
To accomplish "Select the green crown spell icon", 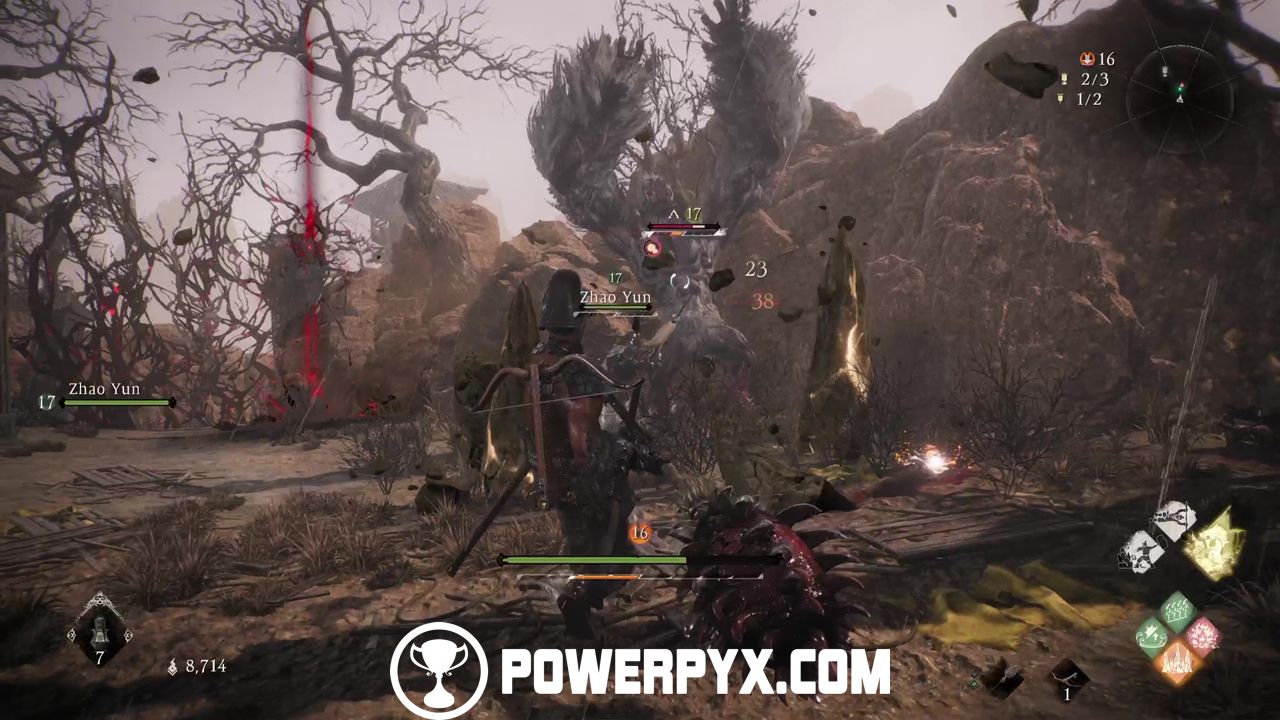I will [1151, 634].
